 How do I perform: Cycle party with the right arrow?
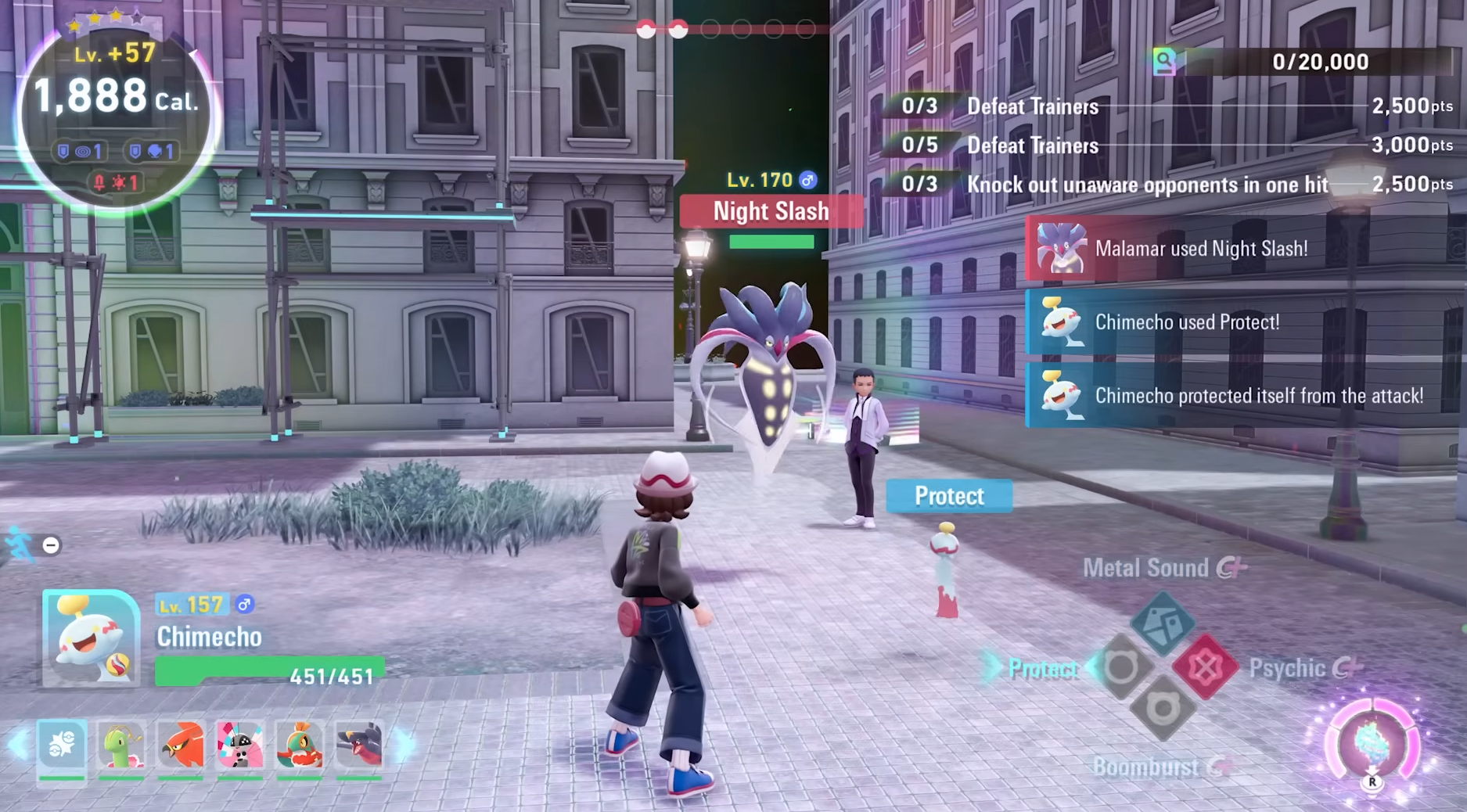pos(405,746)
